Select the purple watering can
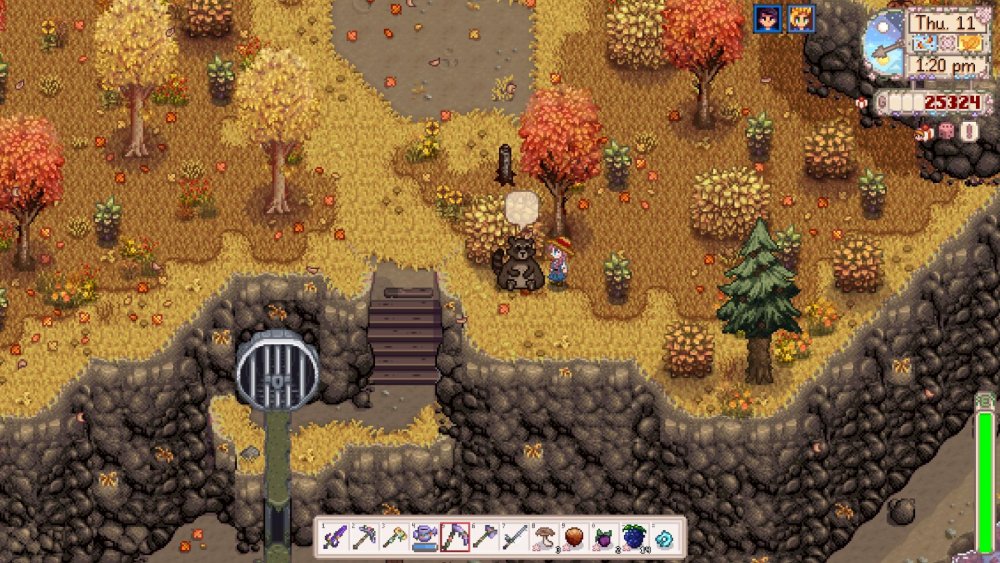1000x563 pixels. (x=425, y=538)
